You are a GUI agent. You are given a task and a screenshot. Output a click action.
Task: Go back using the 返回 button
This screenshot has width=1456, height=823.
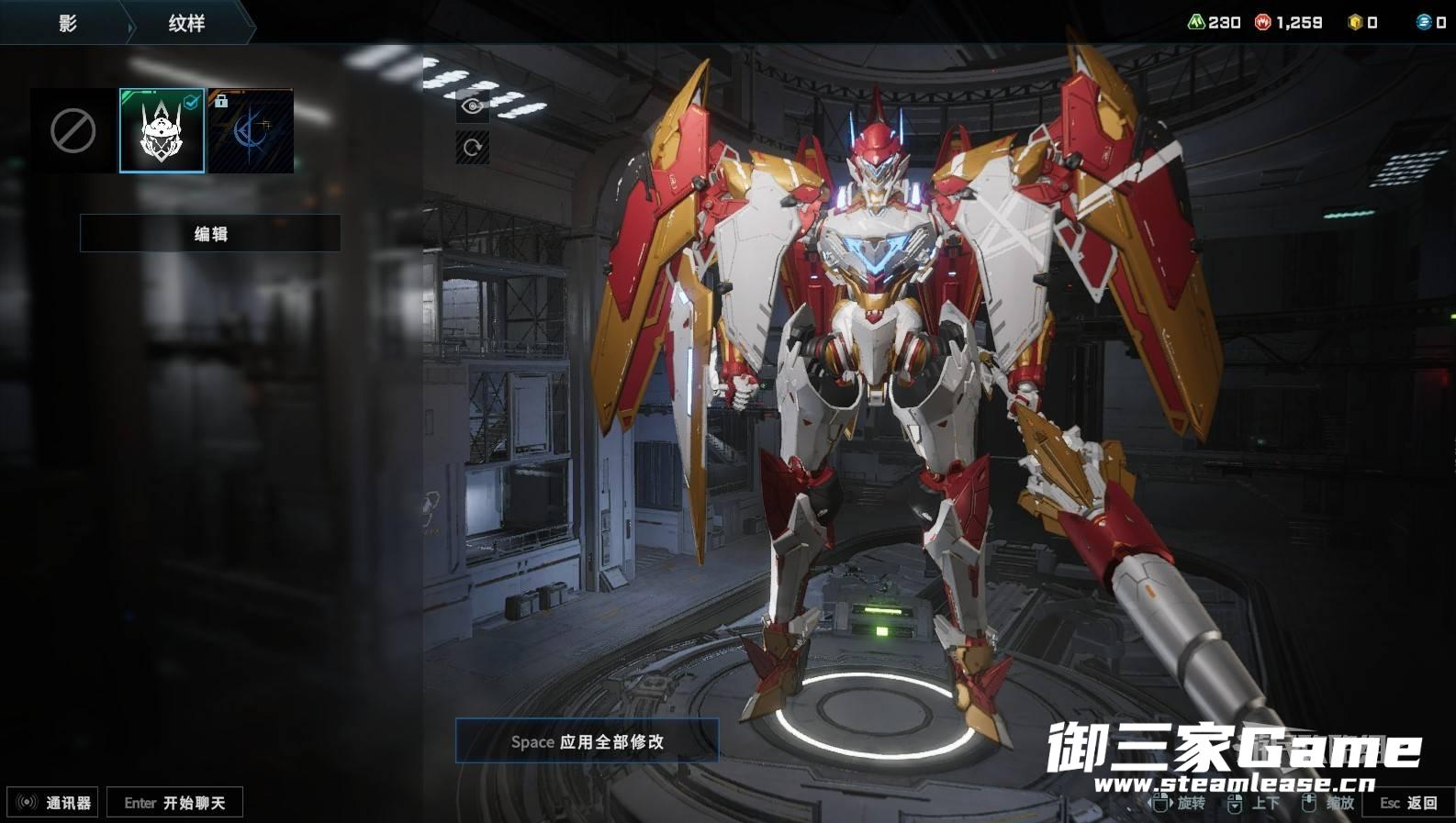coord(1409,803)
